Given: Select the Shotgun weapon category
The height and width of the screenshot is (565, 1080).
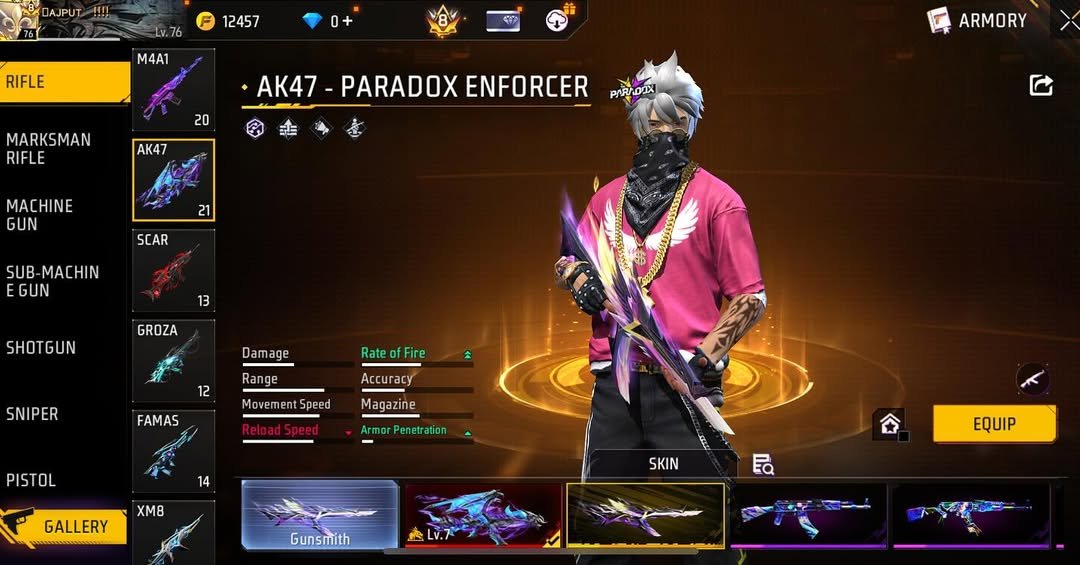Looking at the screenshot, I should 41,348.
